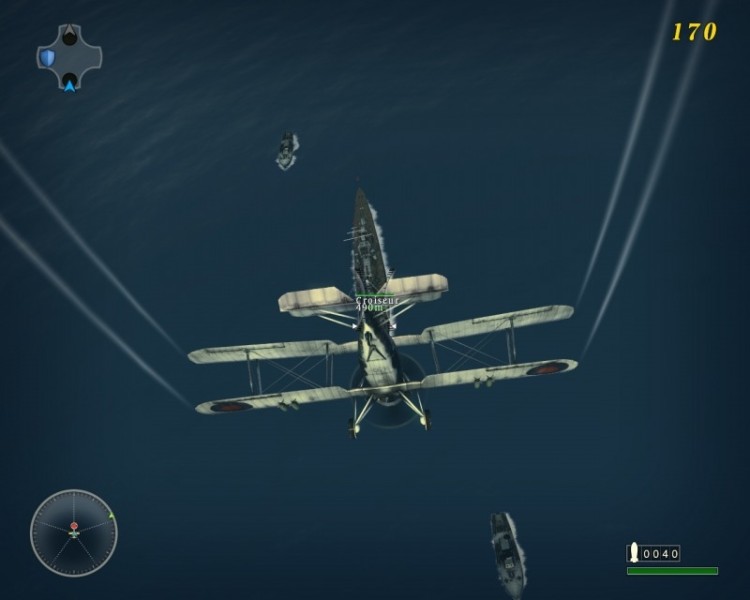Screen dimensions: 750x600
Task: Choose the blue arrow on the command cross
Action: click(69, 84)
